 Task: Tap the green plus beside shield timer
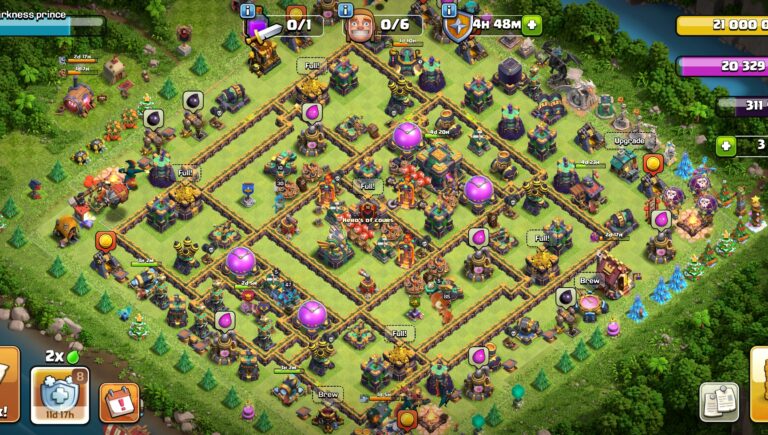pyautogui.click(x=530, y=24)
